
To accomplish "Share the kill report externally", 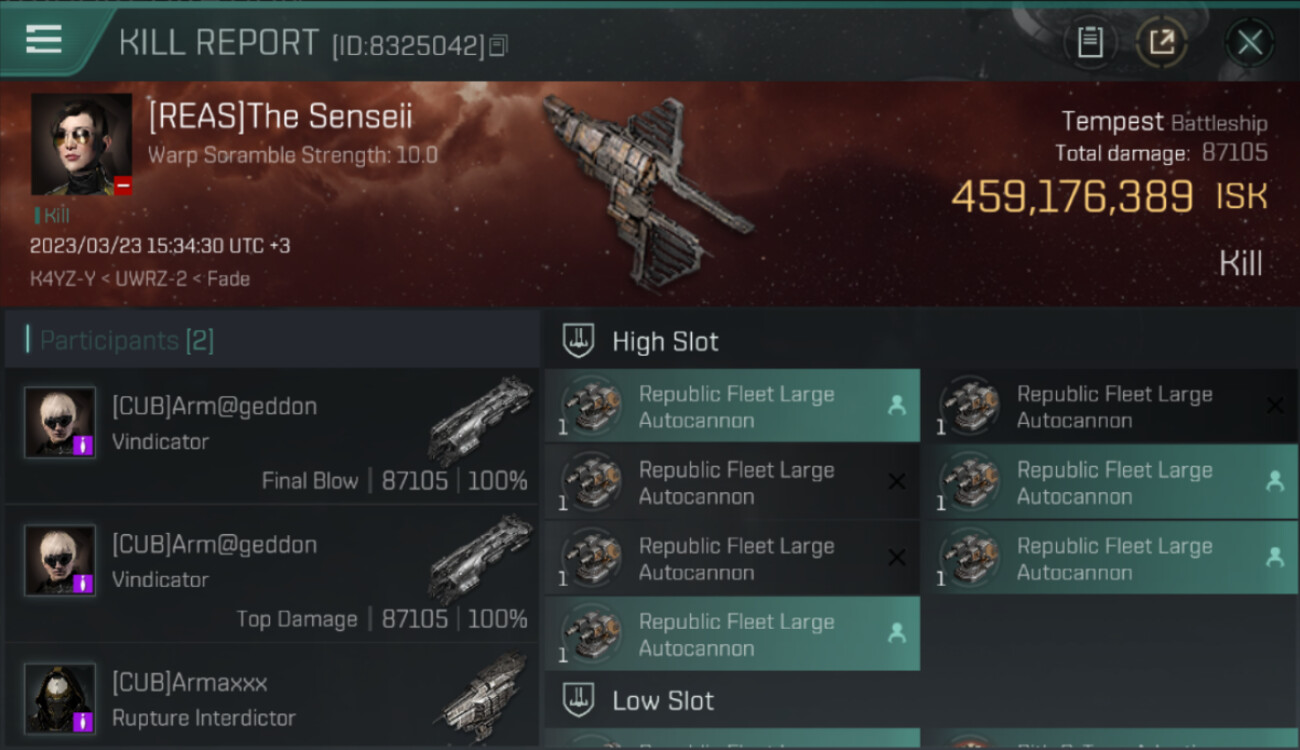I will (x=1162, y=42).
